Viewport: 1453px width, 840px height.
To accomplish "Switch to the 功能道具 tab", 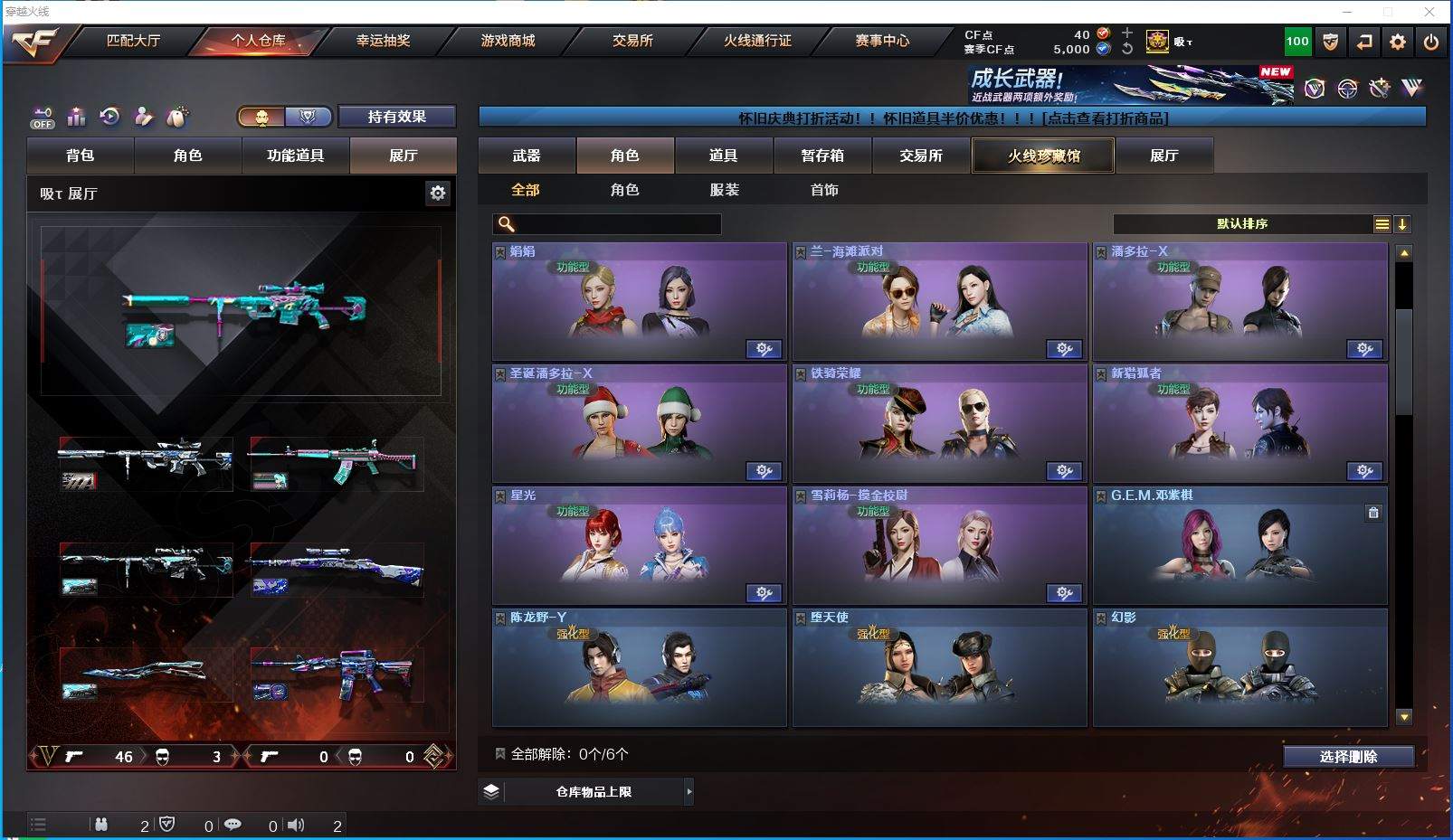I will (295, 156).
